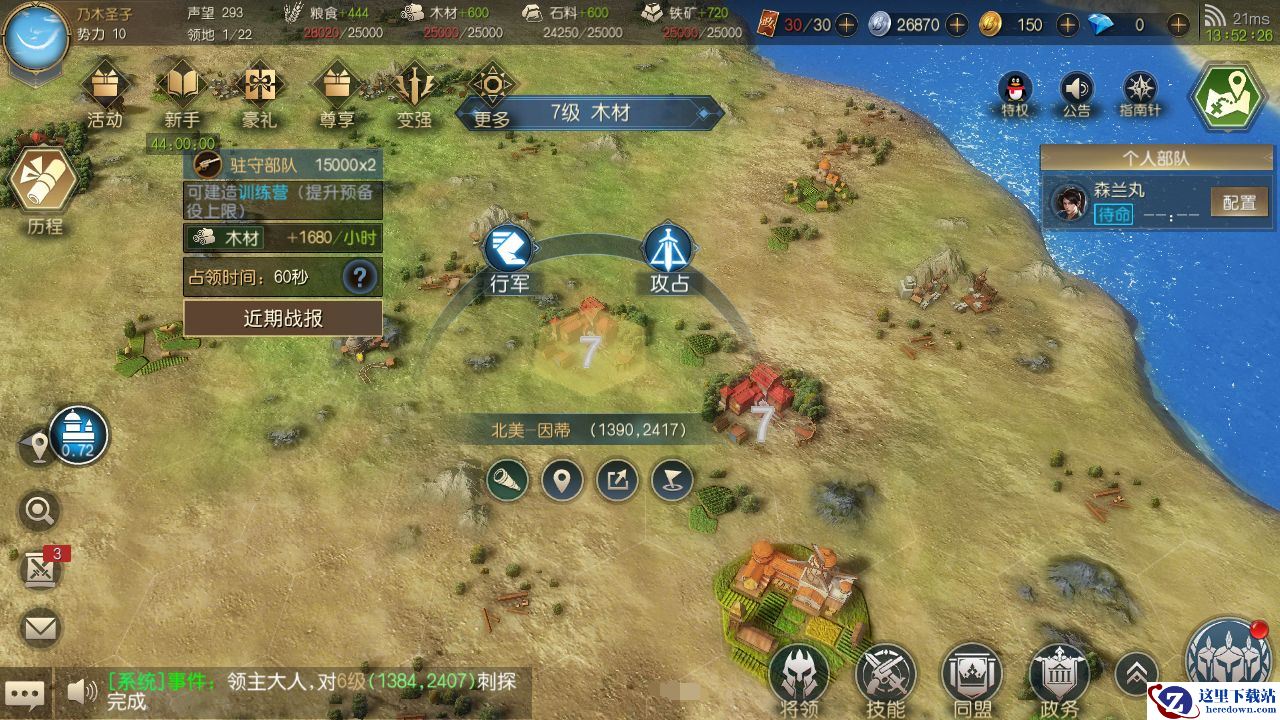This screenshot has width=1280, height=720.
Task: Open the magnifying glass search
Action: (x=40, y=512)
